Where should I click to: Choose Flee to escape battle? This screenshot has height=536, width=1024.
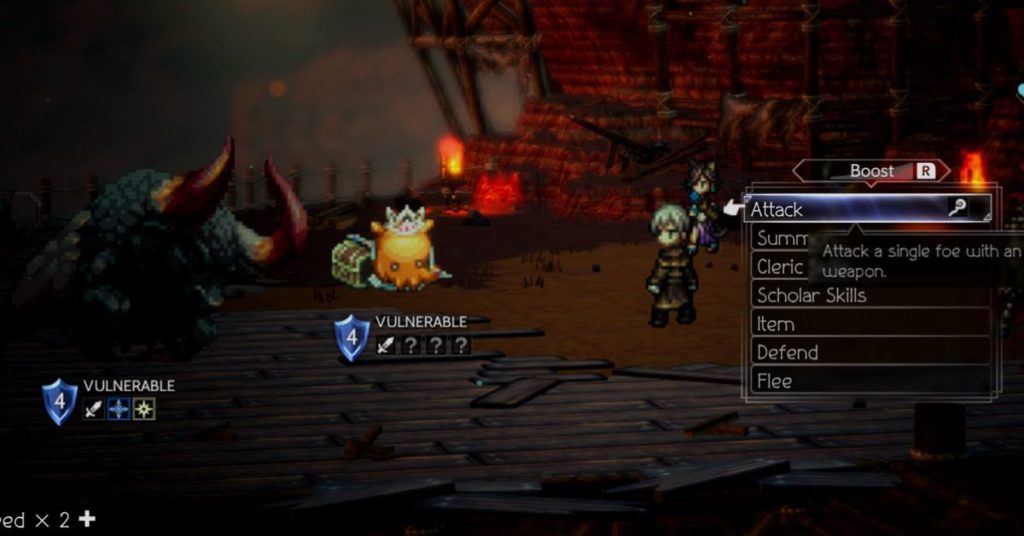pyautogui.click(x=775, y=381)
